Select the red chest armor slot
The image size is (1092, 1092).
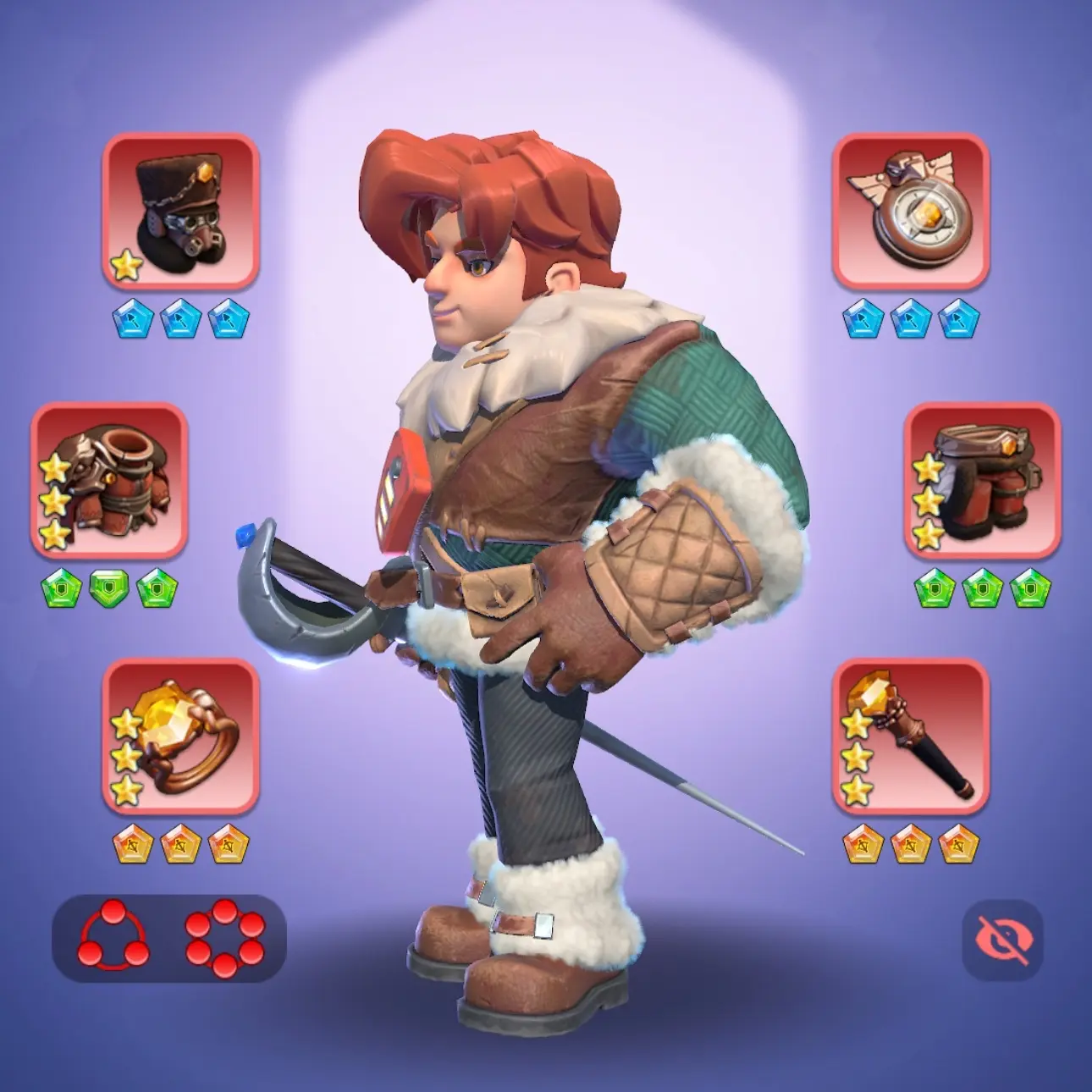(109, 480)
